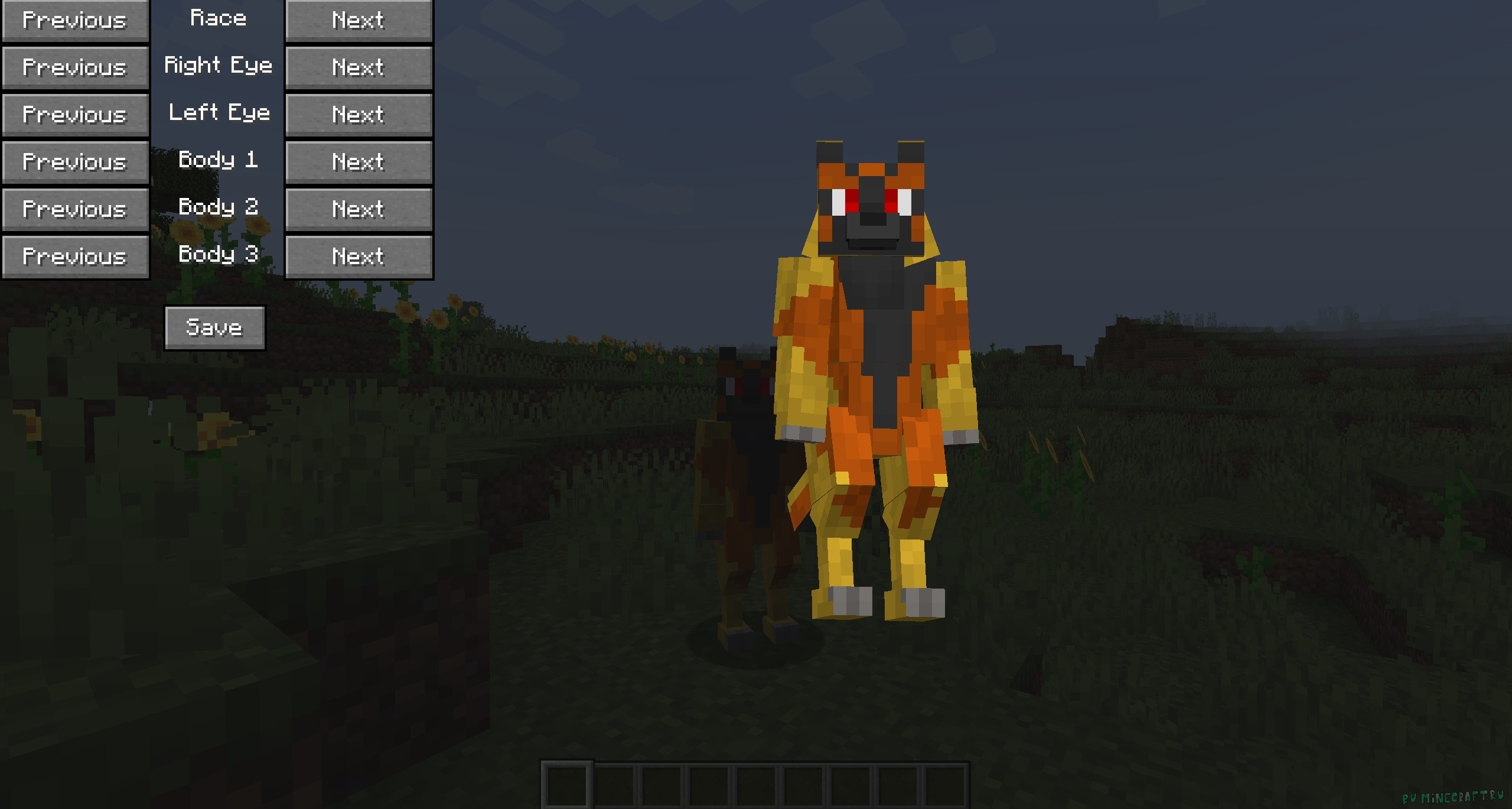Select previous Body 2 variant
The width and height of the screenshot is (1512, 809).
click(75, 209)
